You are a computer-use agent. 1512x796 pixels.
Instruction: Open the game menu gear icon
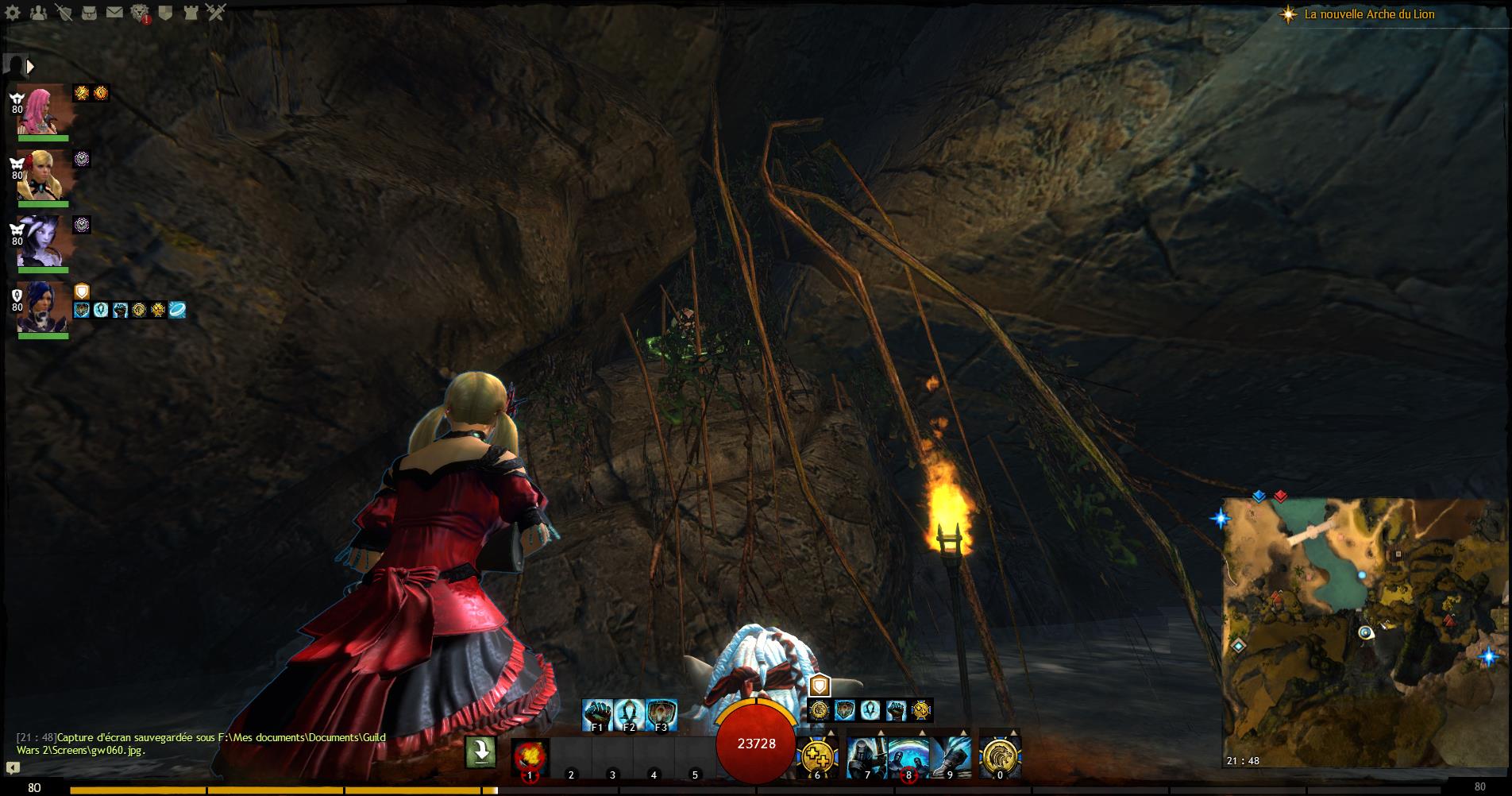click(x=13, y=13)
